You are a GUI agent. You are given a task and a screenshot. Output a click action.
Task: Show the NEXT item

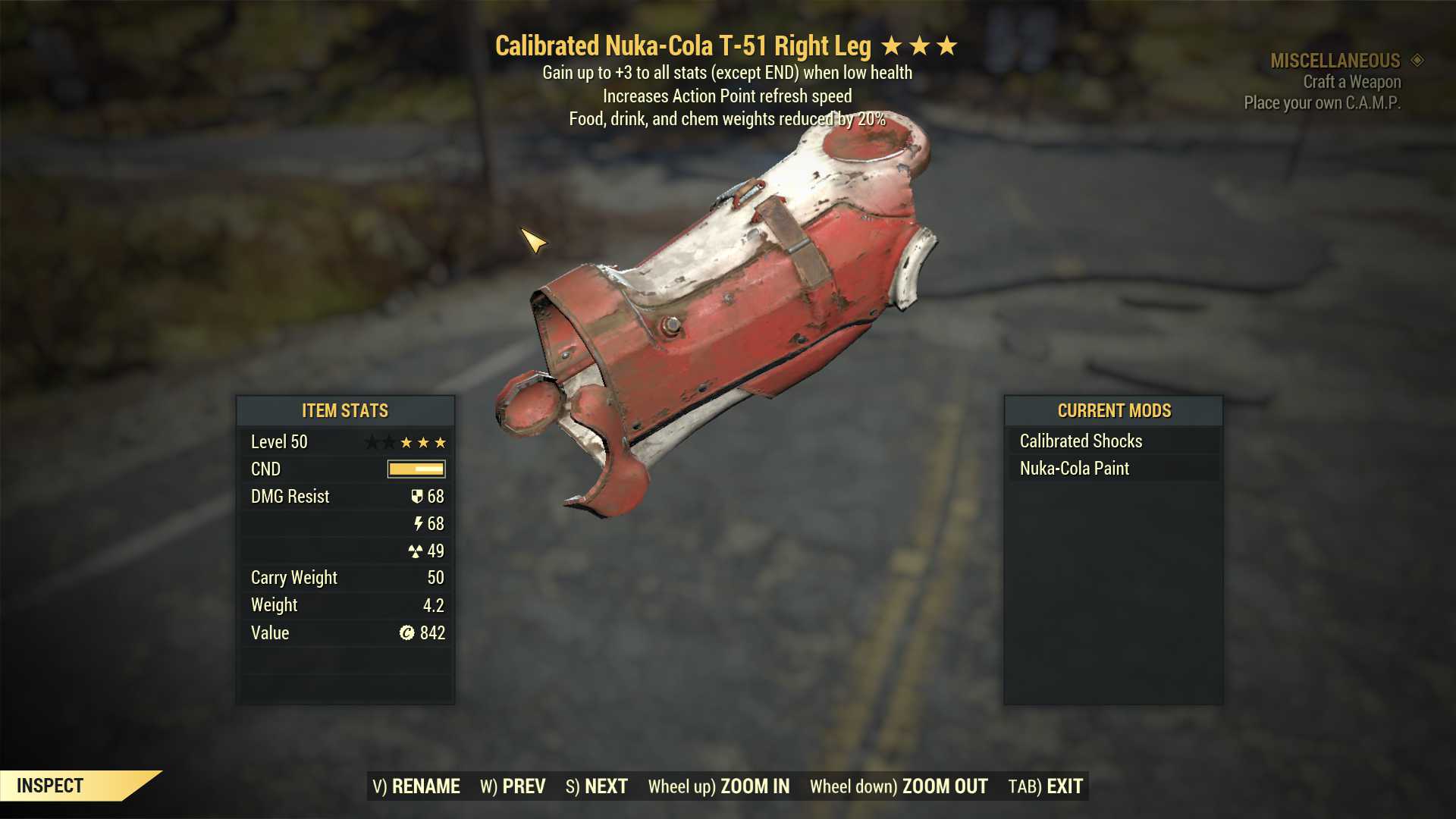(597, 786)
